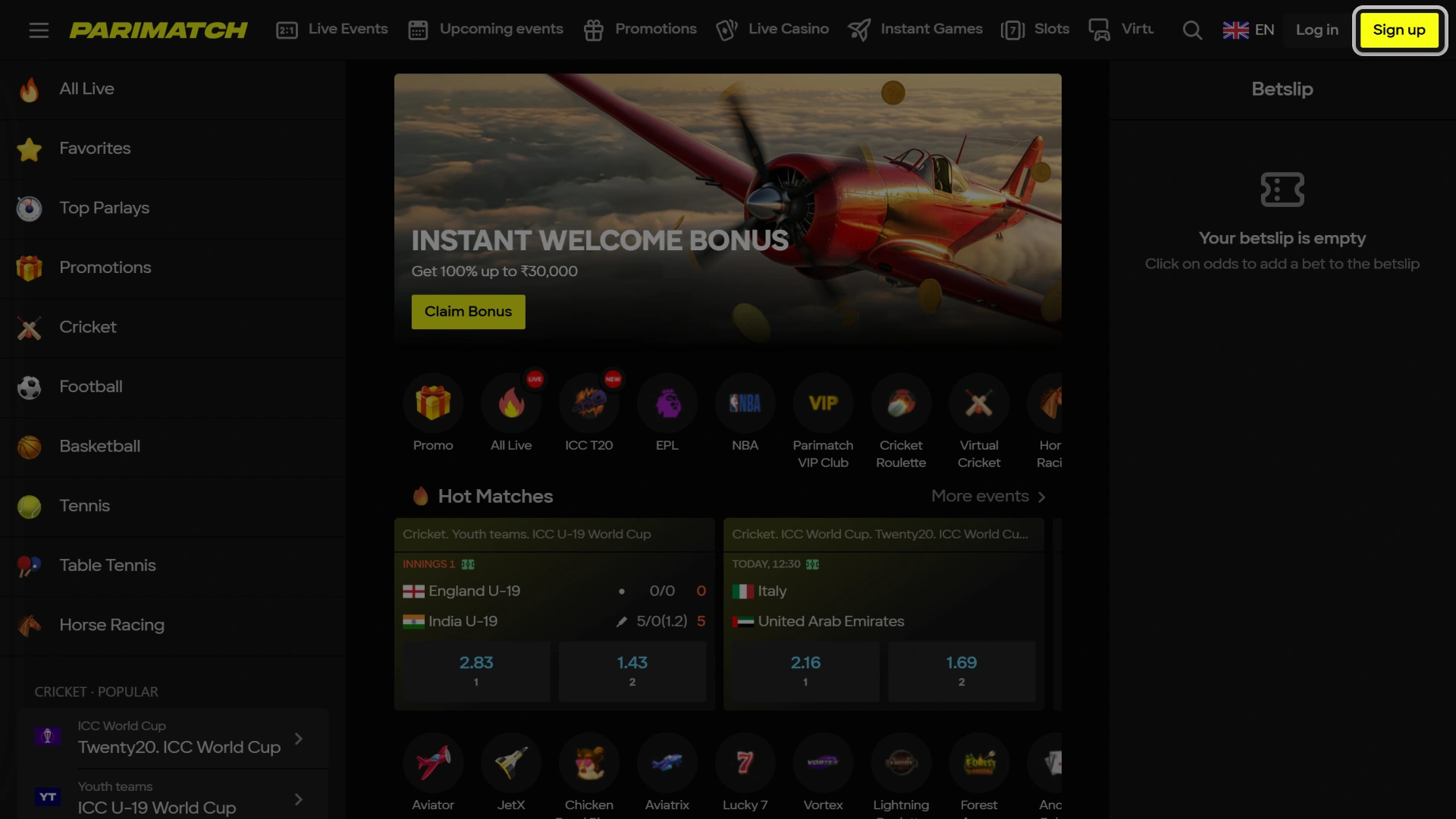Launch the Aviator game icon
Image resolution: width=1456 pixels, height=819 pixels.
click(432, 763)
